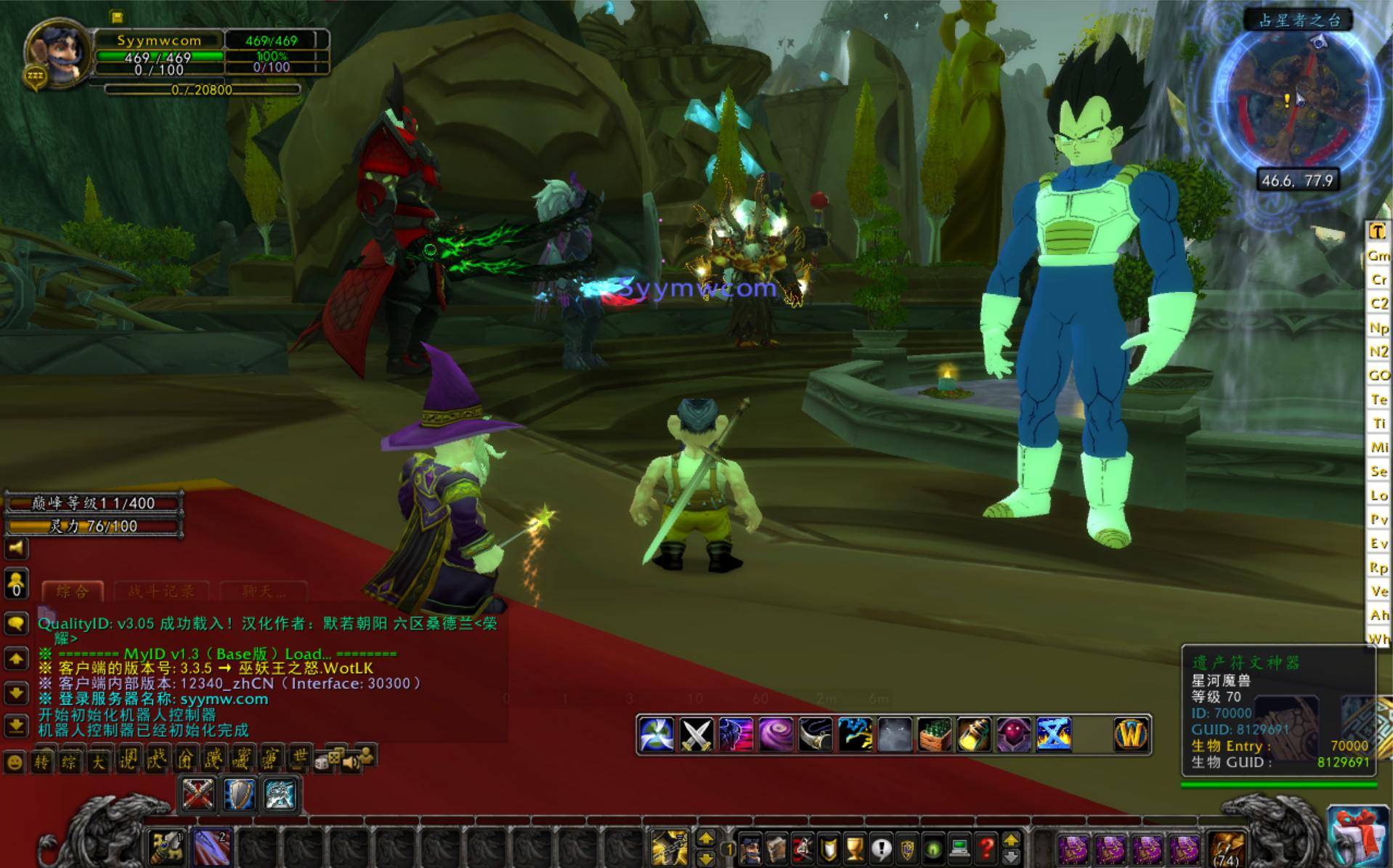This screenshot has width=1393, height=868.
Task: Activate the purple swirl spell
Action: pos(775,735)
